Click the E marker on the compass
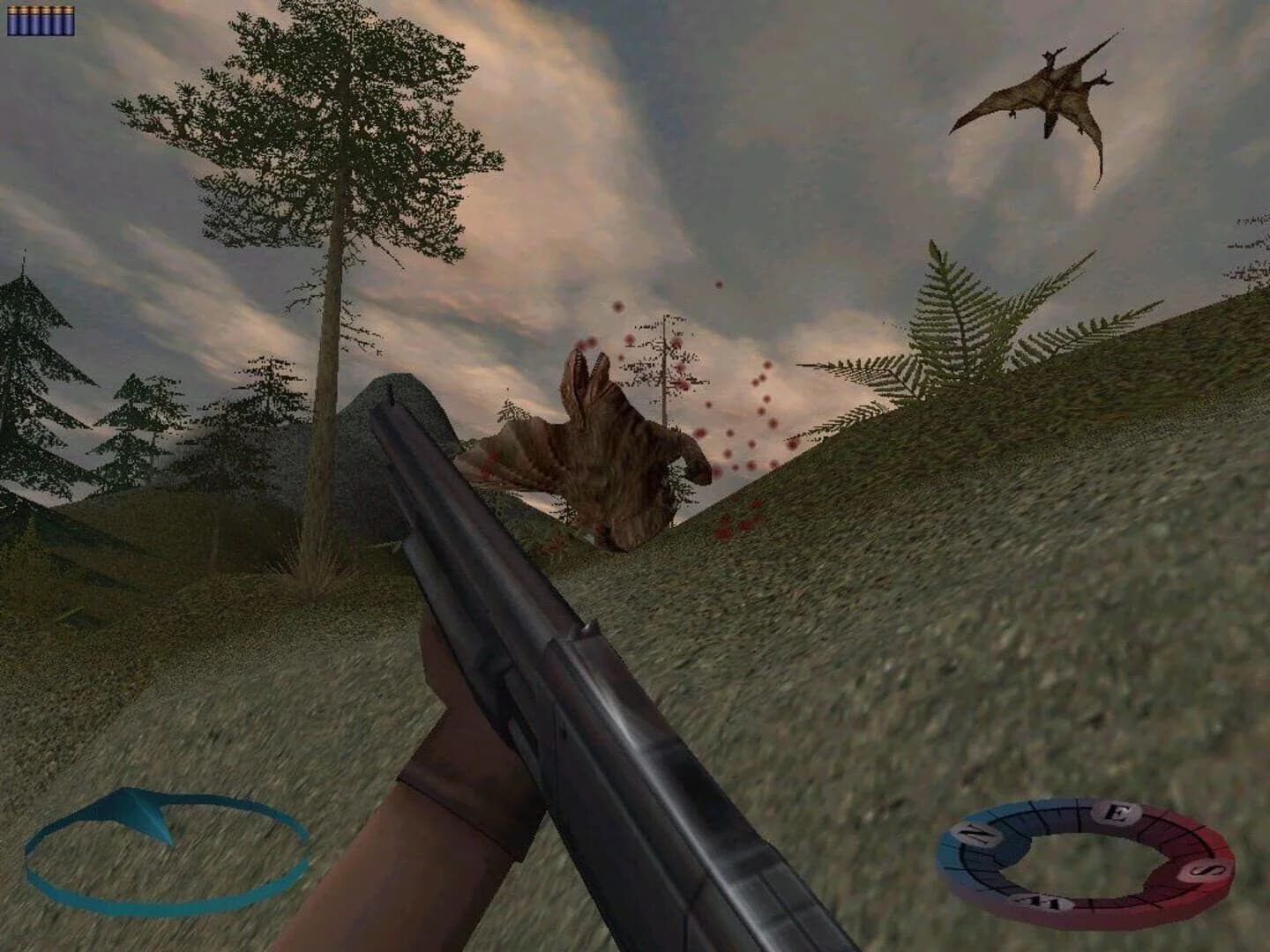1270x952 pixels. tap(1118, 813)
